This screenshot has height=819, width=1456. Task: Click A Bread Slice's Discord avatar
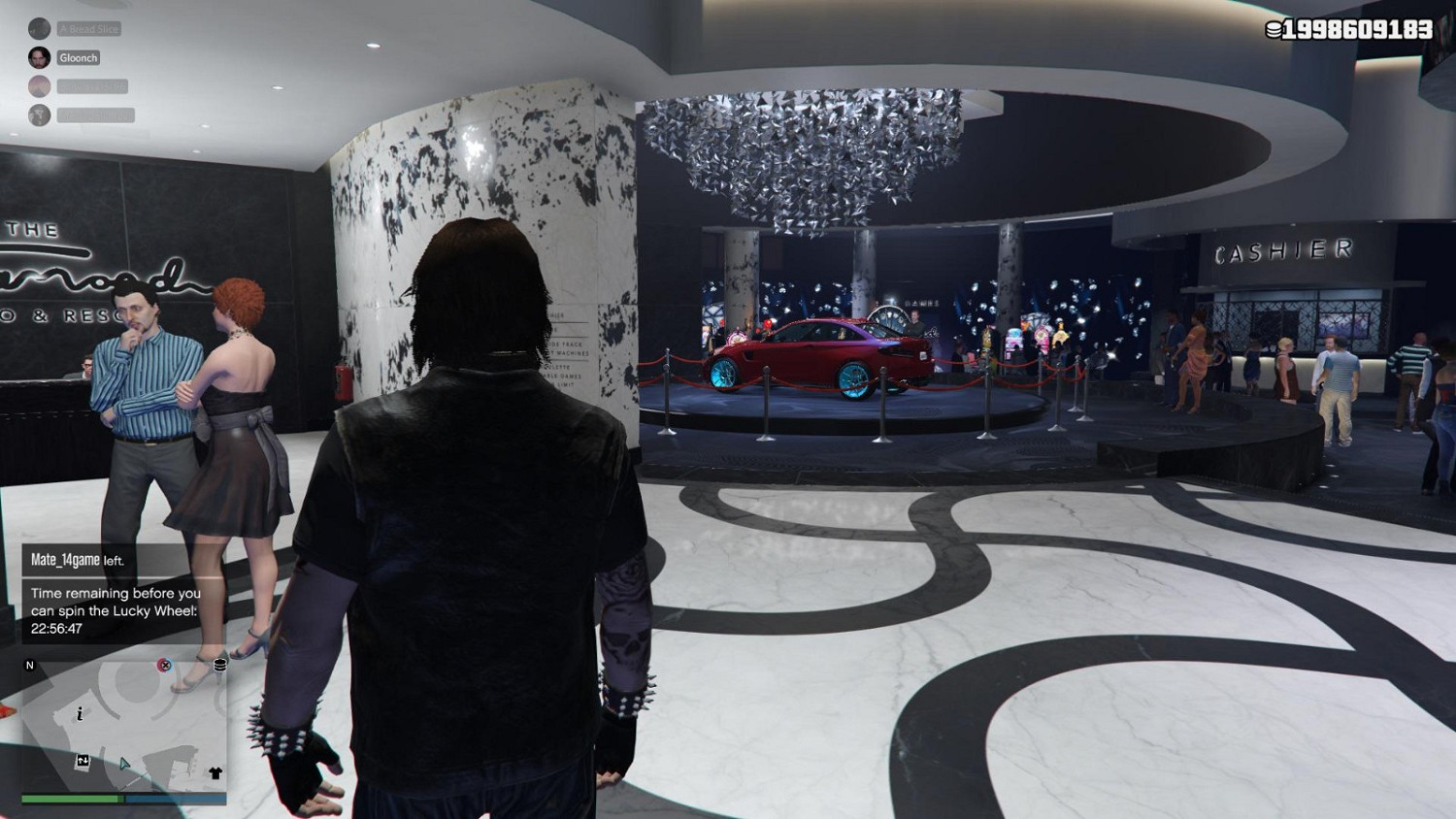click(x=39, y=29)
